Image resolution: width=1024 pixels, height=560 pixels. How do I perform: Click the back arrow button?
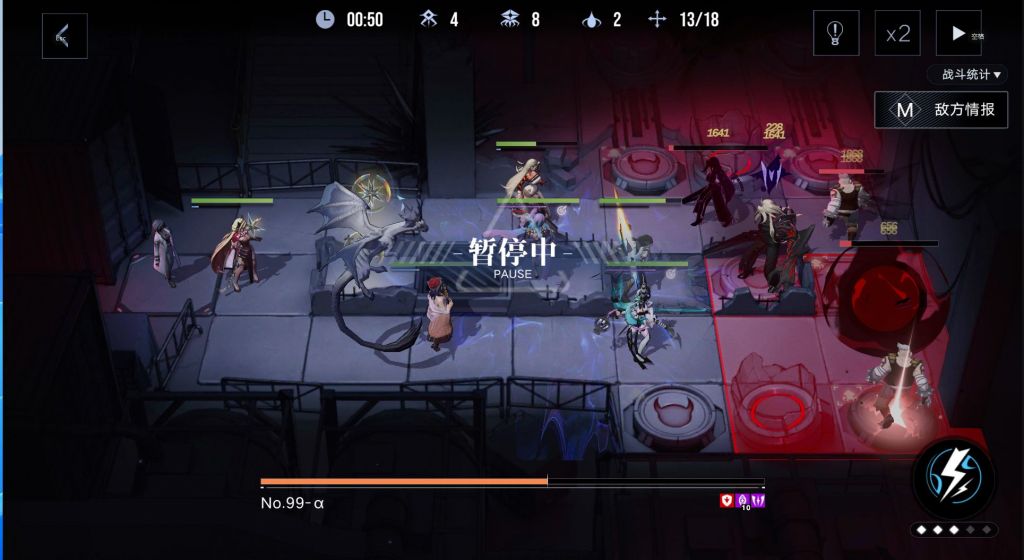[x=64, y=36]
